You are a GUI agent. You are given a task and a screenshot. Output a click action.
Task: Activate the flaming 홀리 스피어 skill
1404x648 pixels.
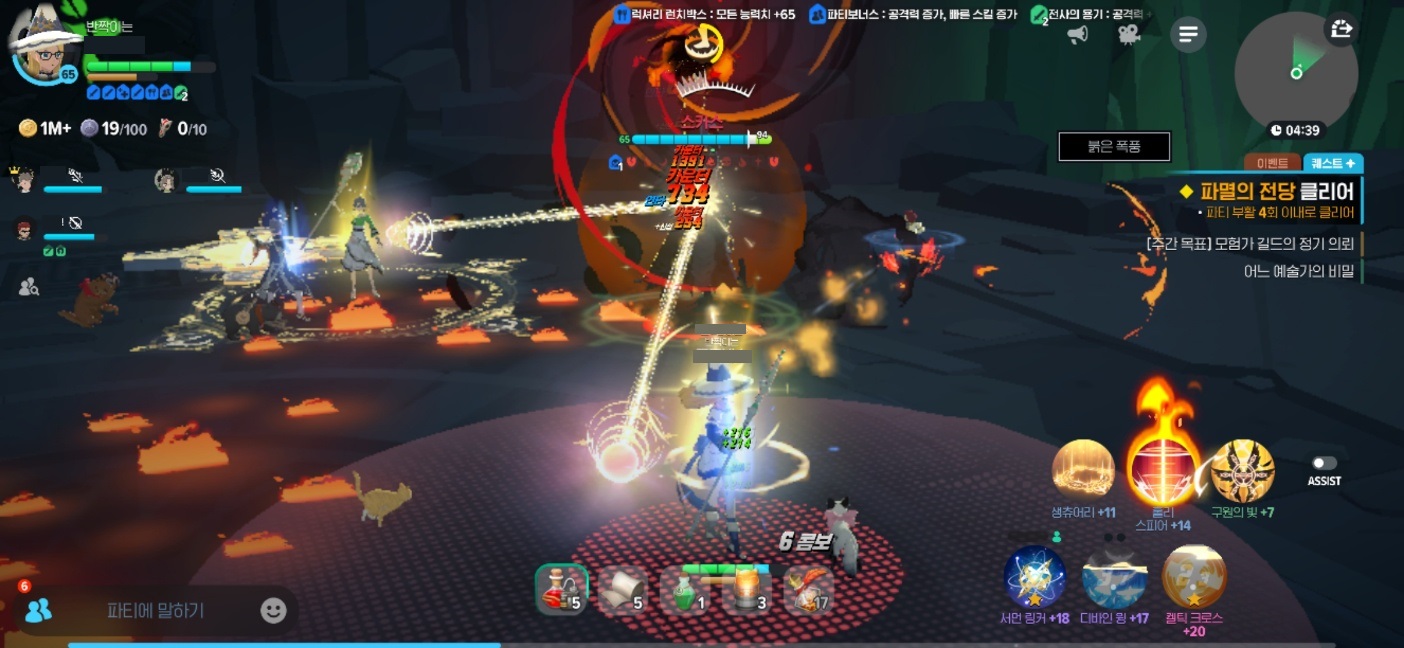tap(1163, 469)
